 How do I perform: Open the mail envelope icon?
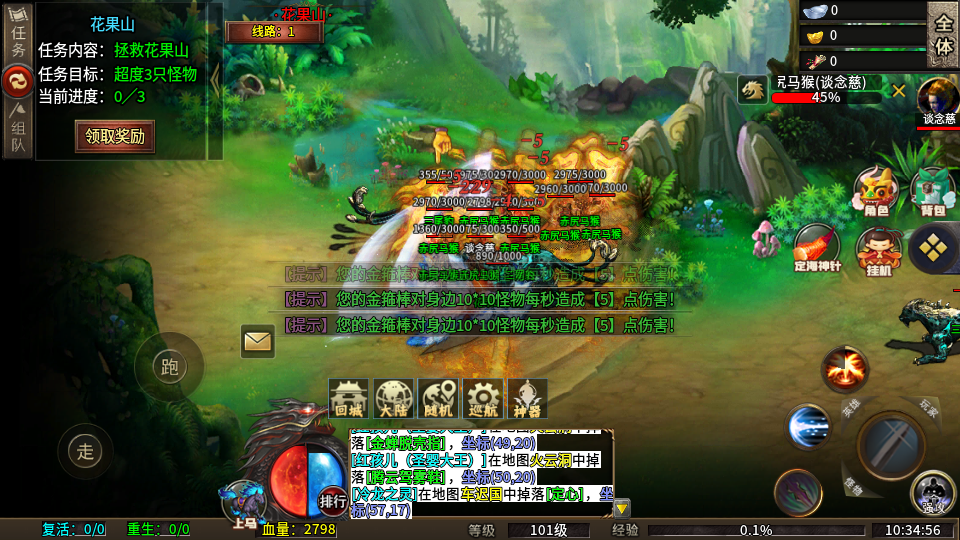pyautogui.click(x=258, y=342)
